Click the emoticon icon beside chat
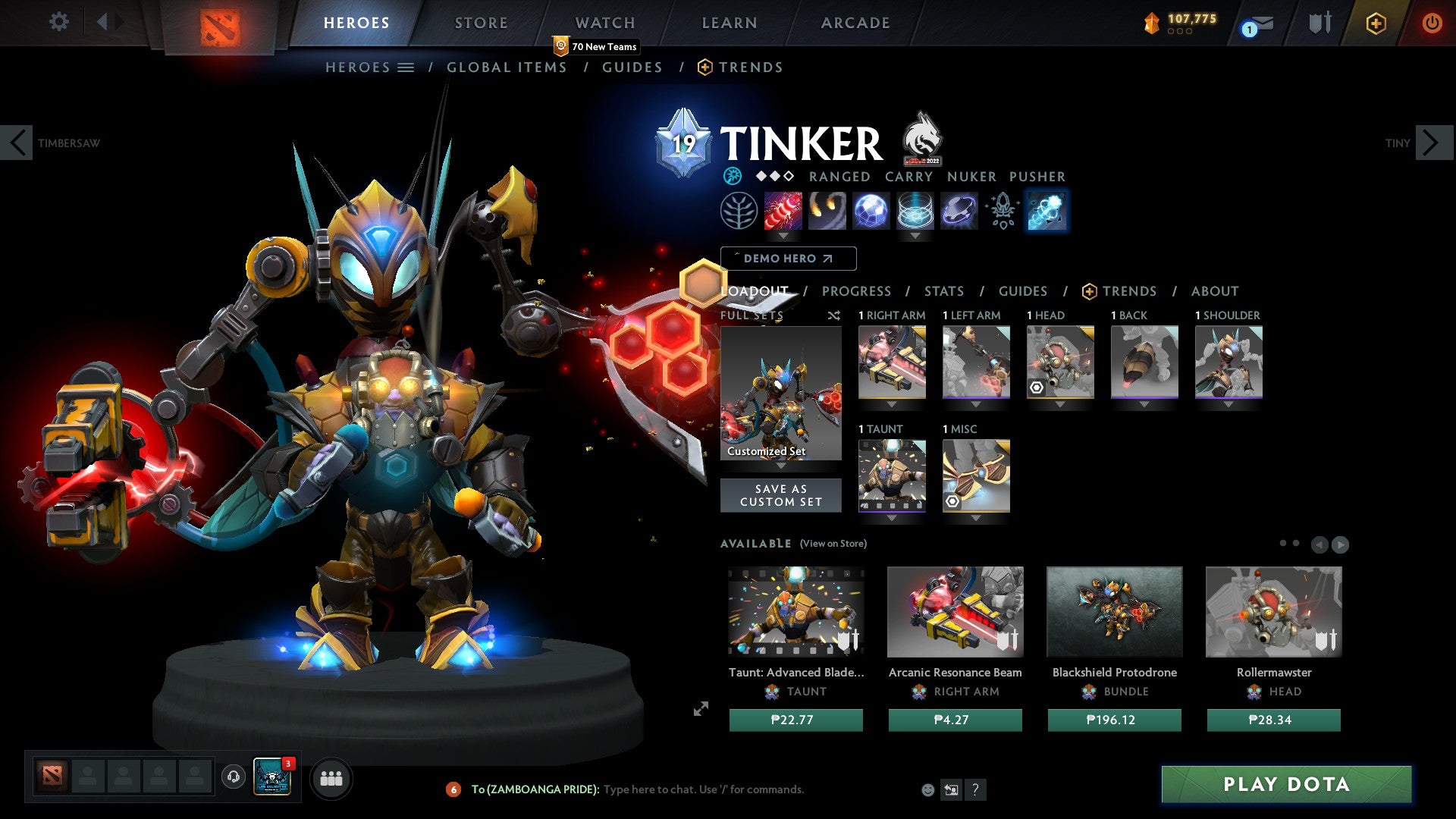 (927, 789)
